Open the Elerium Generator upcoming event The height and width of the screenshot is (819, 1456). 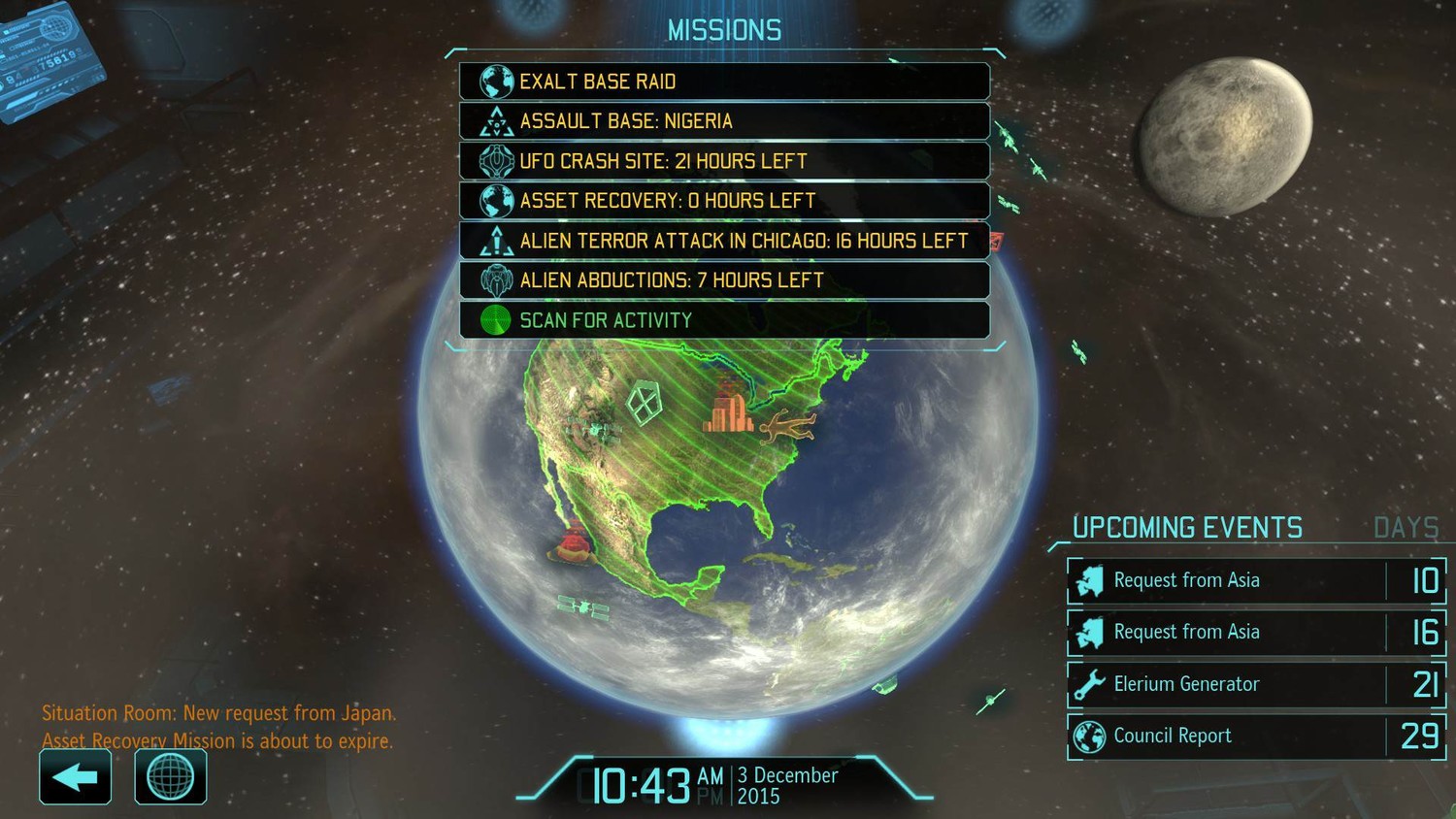(1256, 684)
